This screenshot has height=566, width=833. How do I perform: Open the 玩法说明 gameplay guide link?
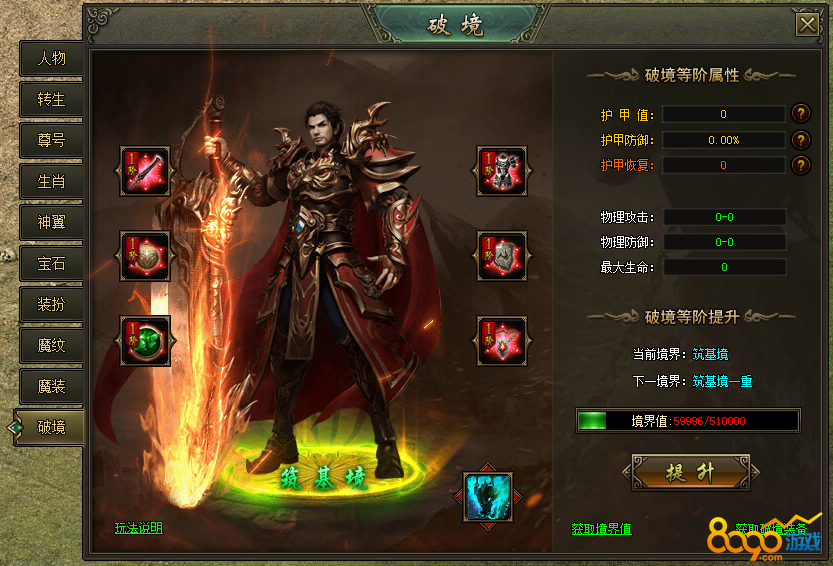138,528
